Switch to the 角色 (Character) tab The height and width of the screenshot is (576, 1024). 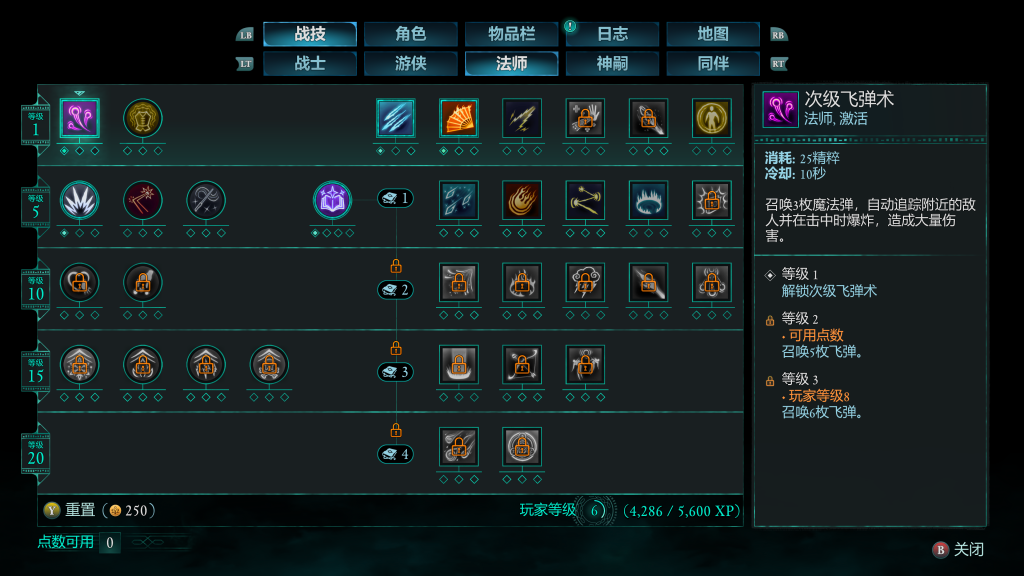point(411,34)
